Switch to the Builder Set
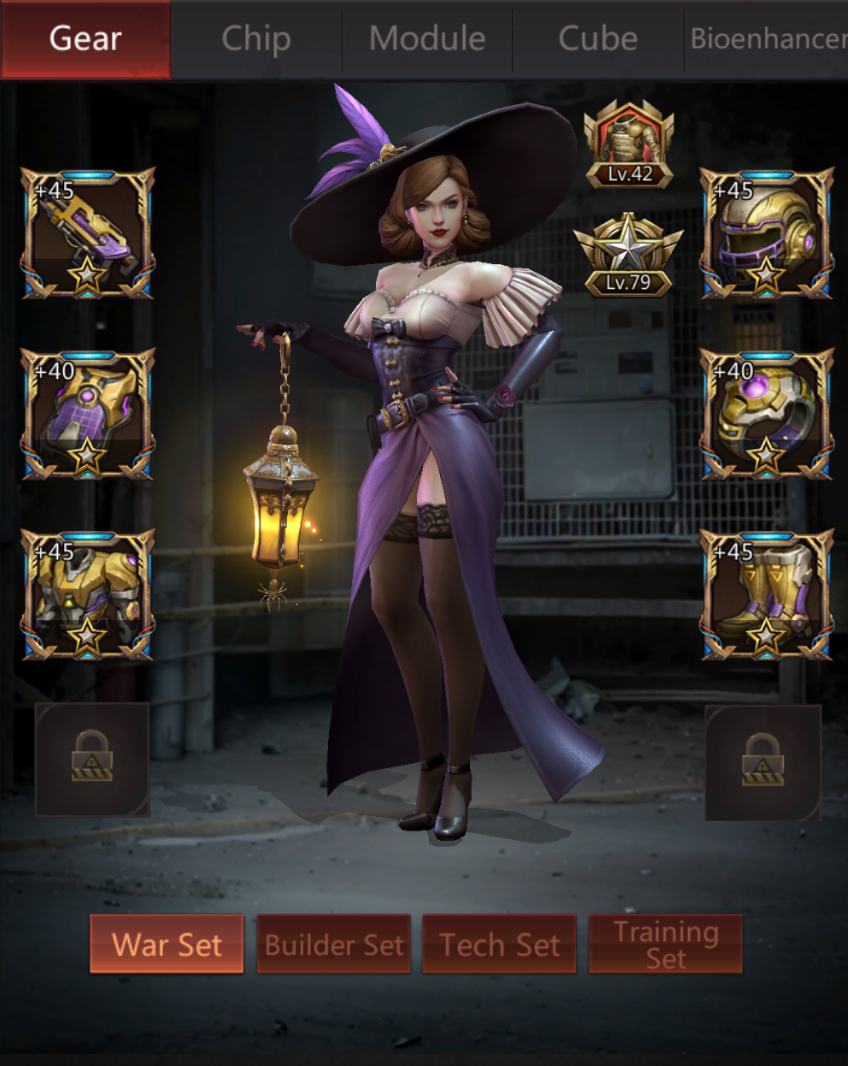Viewport: 848px width, 1066px height. [334, 944]
